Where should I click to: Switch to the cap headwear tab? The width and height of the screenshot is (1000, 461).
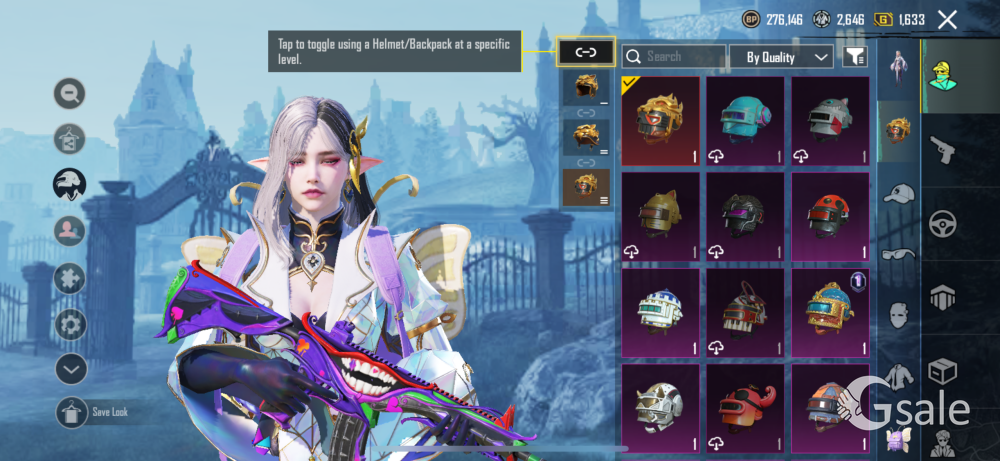coord(899,194)
